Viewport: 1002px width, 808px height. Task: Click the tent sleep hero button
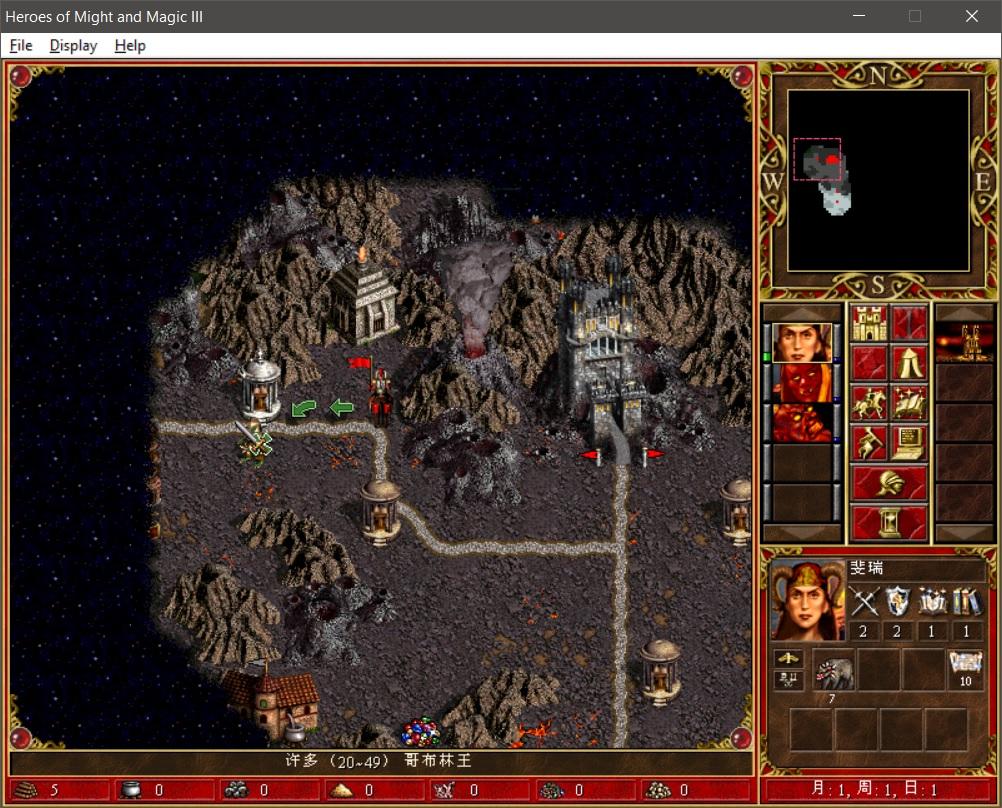(909, 364)
